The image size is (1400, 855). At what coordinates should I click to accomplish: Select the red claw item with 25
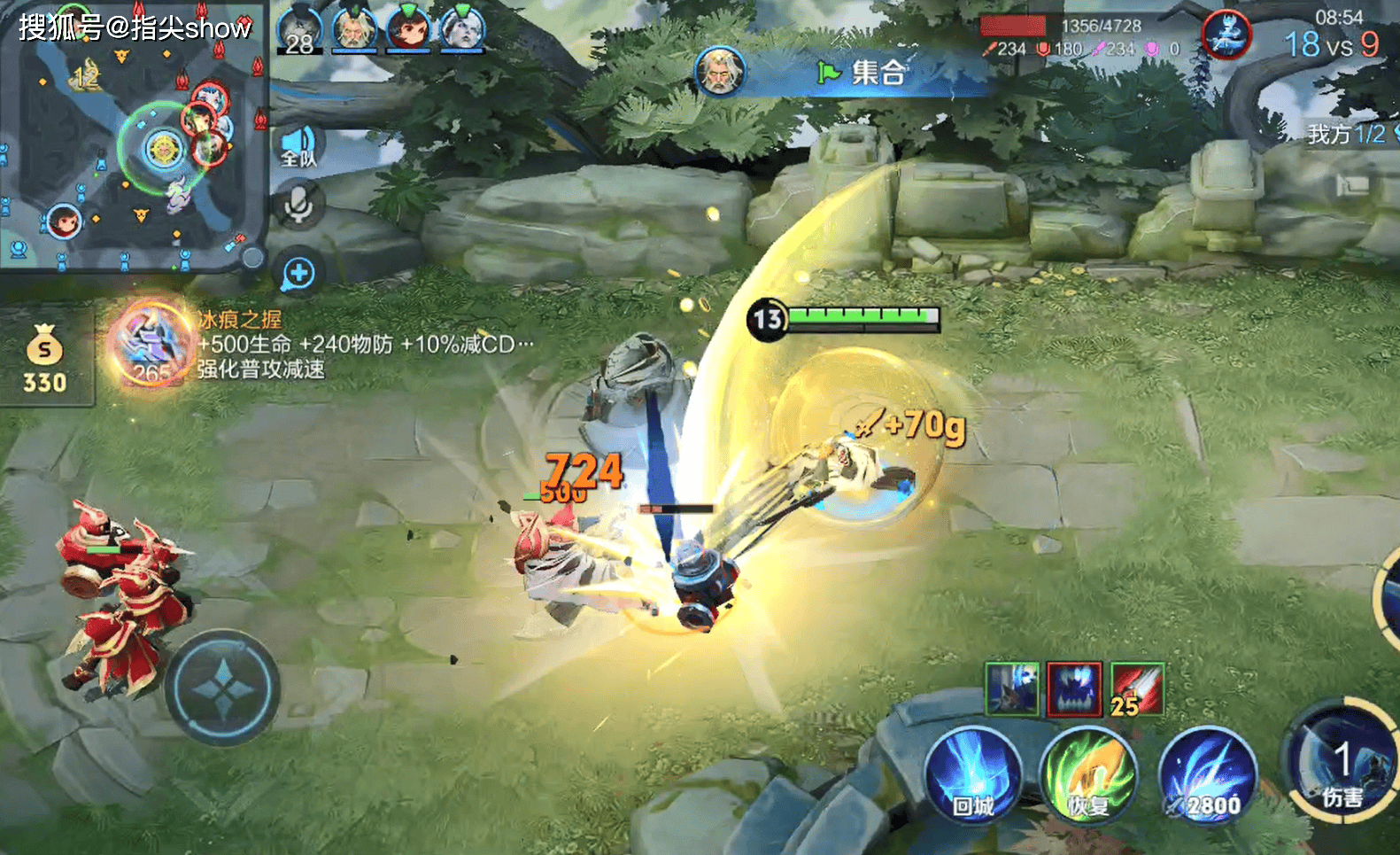point(1137,688)
